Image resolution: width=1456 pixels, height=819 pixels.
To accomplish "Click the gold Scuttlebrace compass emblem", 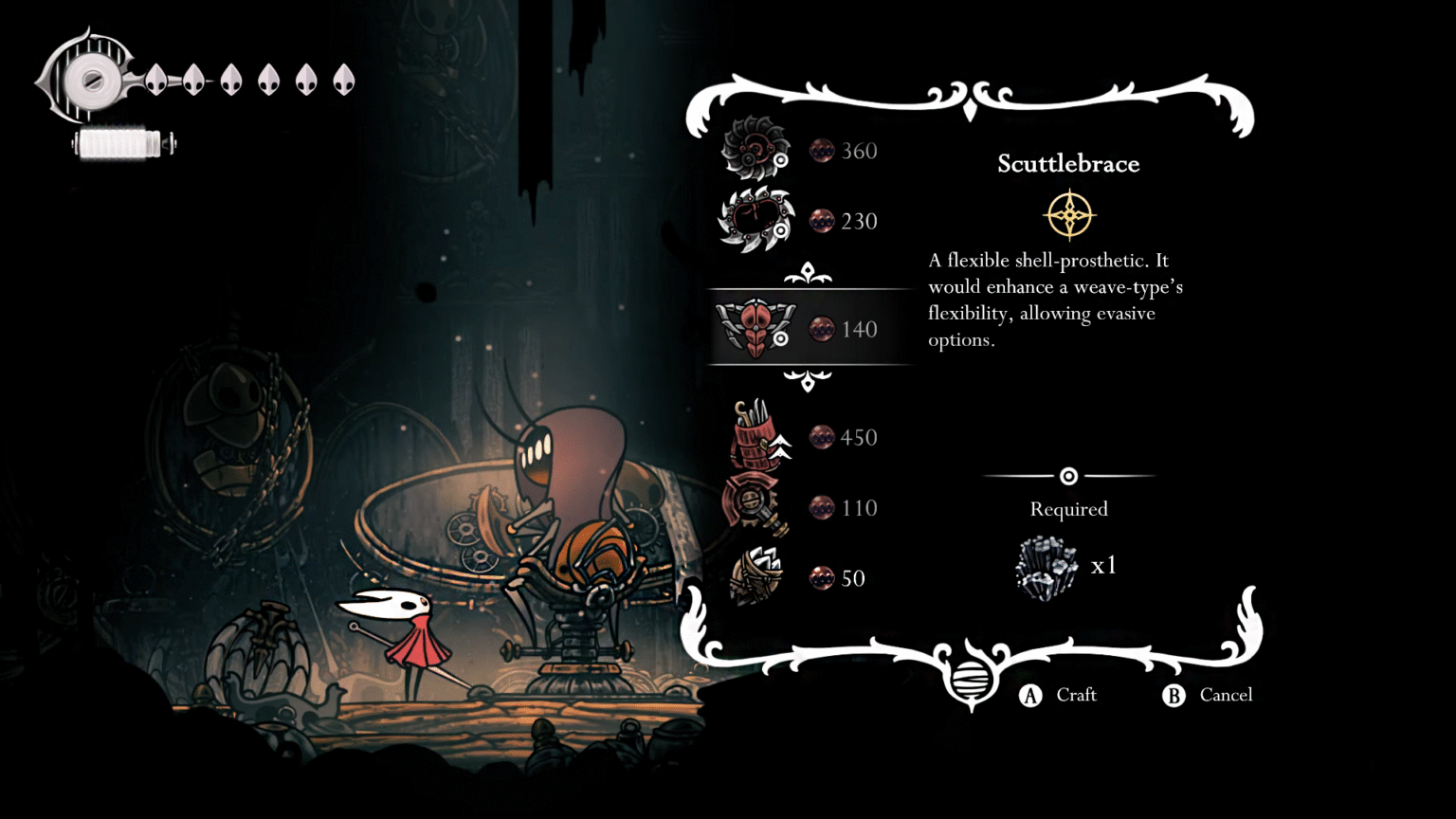I will point(1070,214).
